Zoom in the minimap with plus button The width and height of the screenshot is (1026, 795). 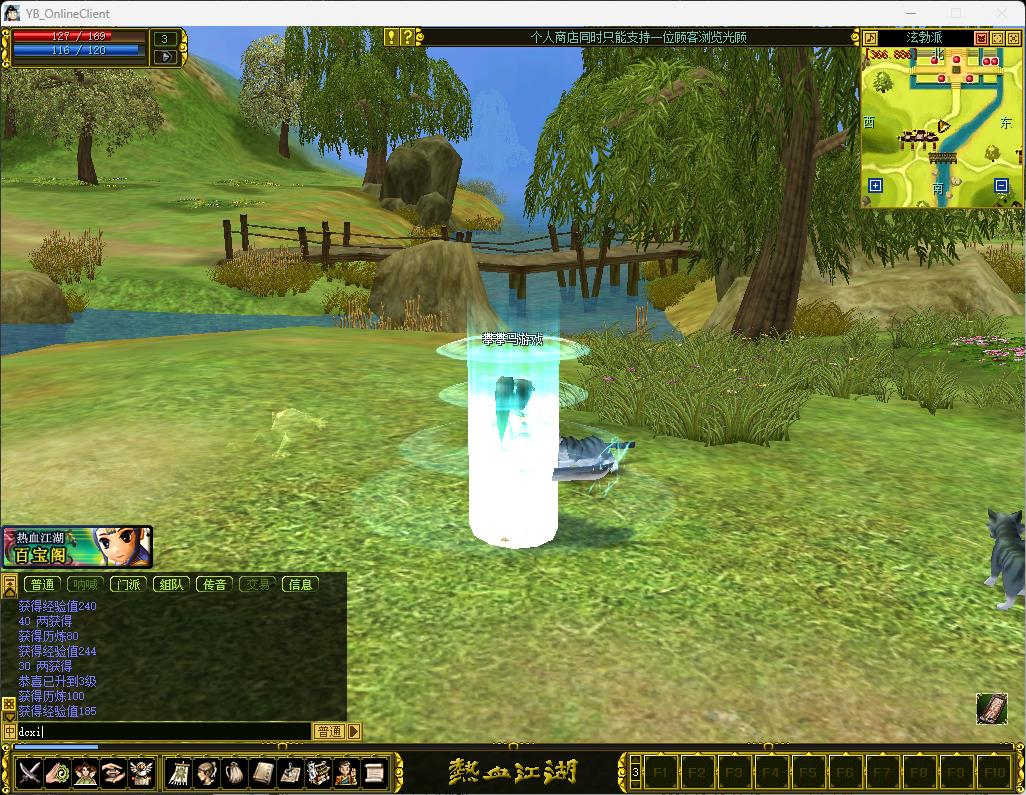tap(875, 185)
